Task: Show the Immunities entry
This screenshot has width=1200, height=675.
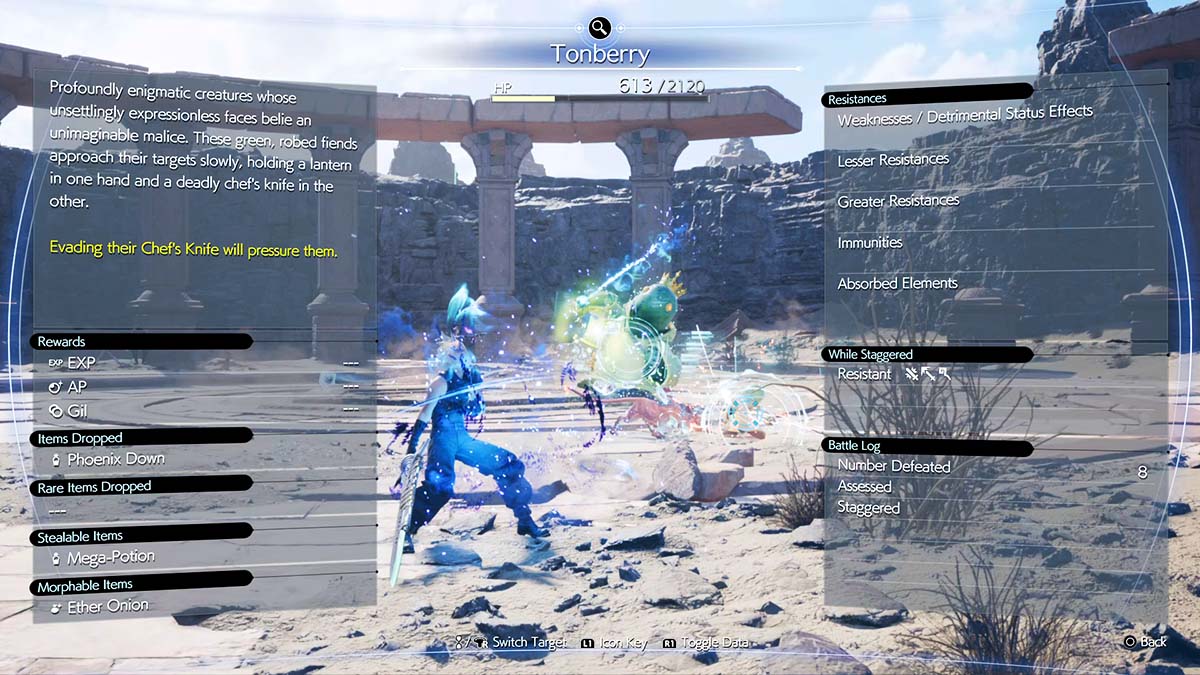Action: pos(870,242)
